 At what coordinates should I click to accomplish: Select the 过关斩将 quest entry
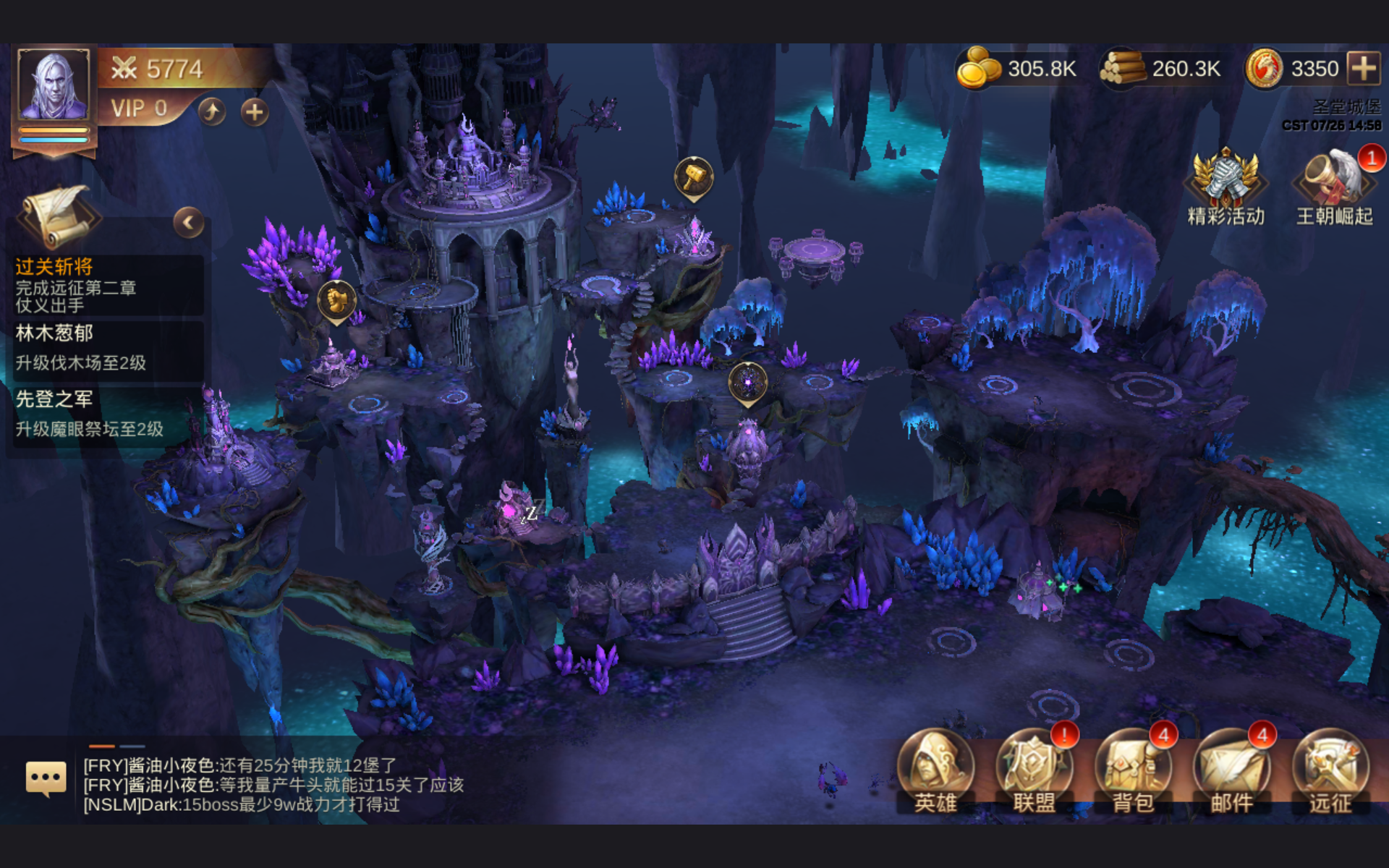pyautogui.click(x=105, y=286)
